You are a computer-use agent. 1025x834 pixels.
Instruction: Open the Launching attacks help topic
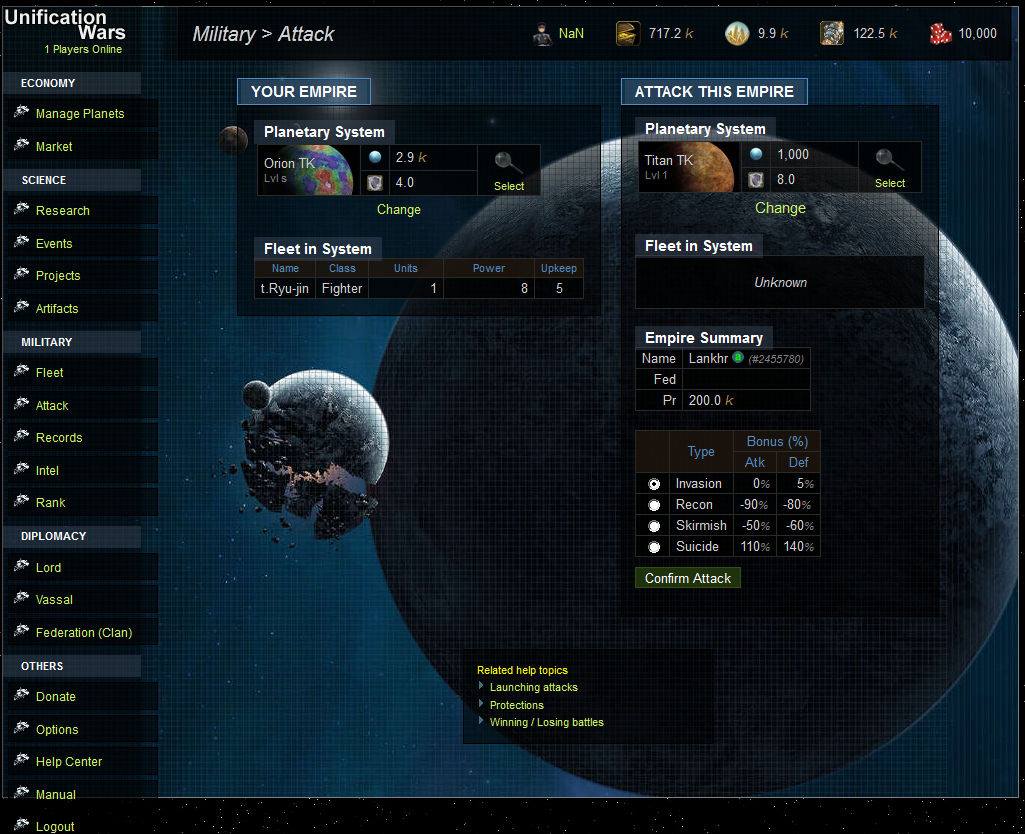(x=533, y=688)
